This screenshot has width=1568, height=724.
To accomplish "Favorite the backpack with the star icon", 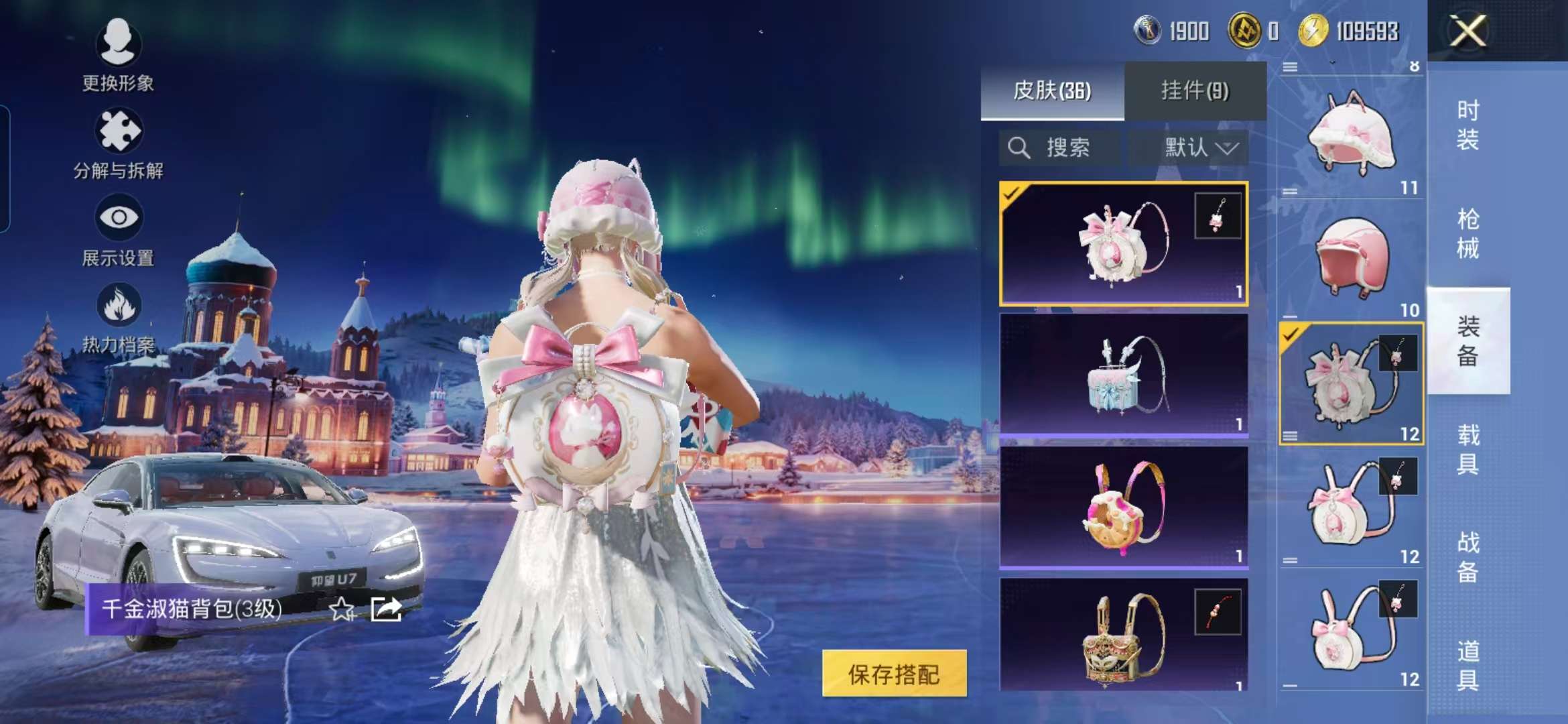I will tap(342, 609).
